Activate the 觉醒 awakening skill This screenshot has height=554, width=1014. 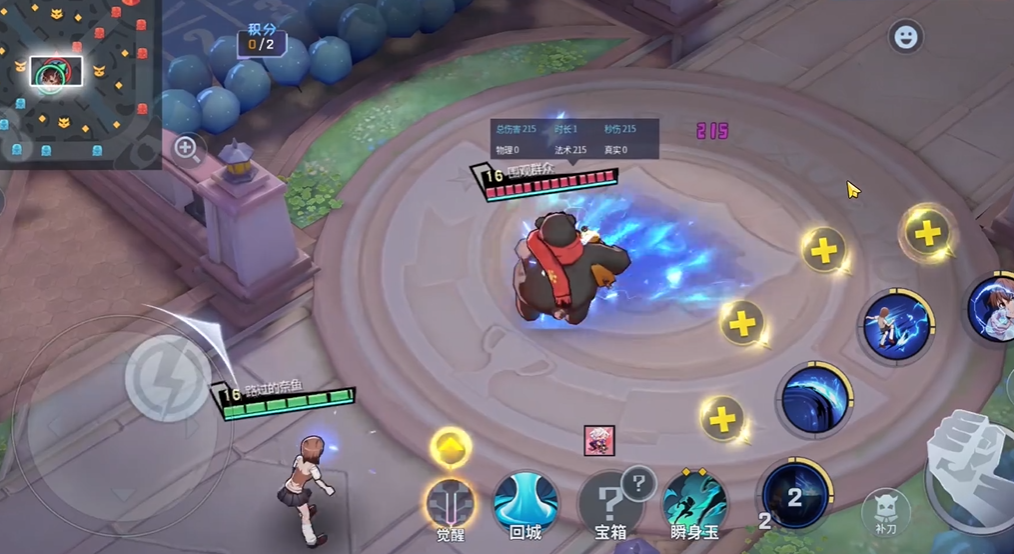(x=450, y=502)
